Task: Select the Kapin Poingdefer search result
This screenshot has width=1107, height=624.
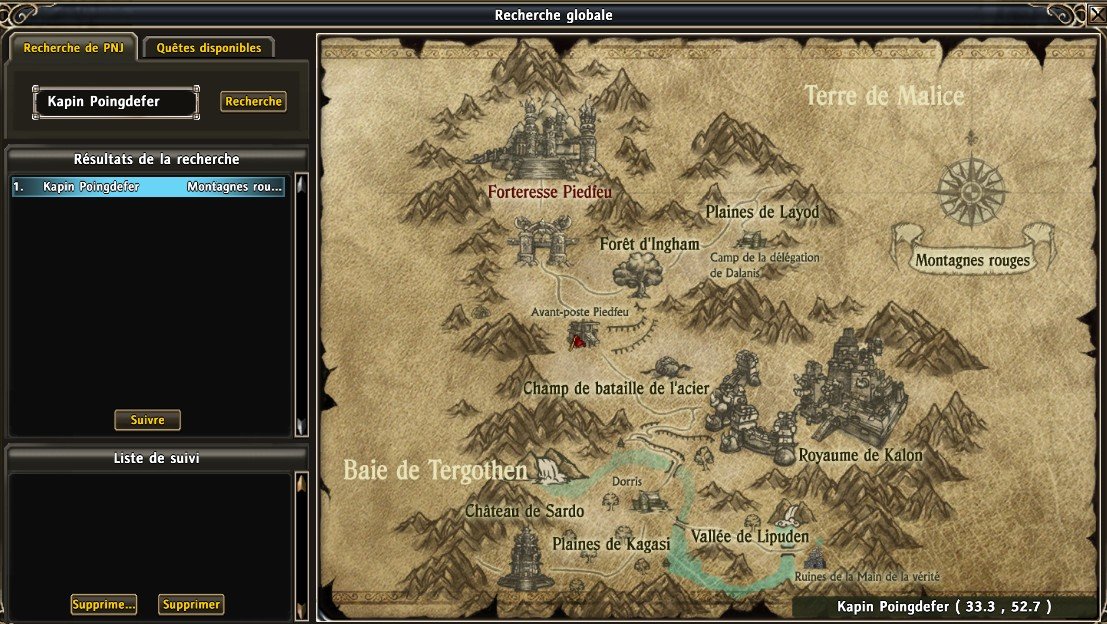Action: [148, 187]
